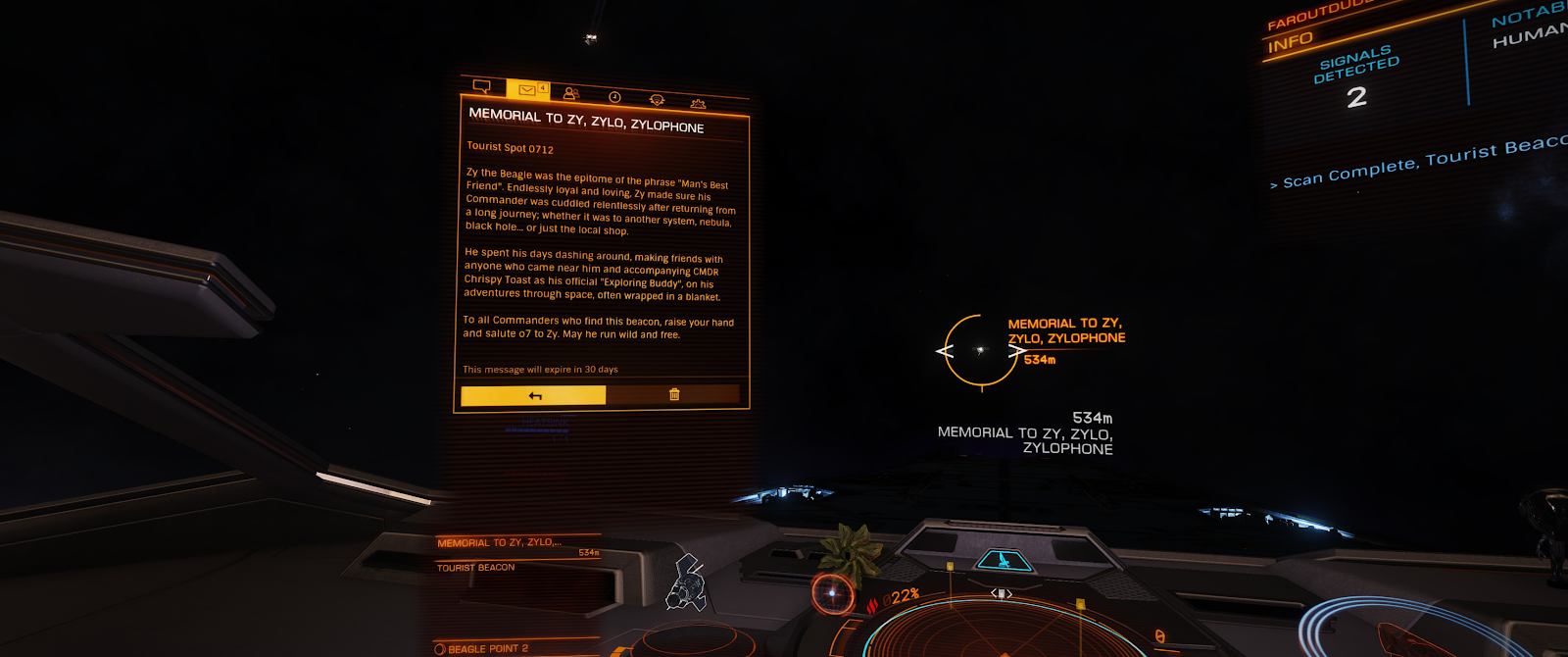Open the clock history tab
The height and width of the screenshot is (657, 1568).
click(614, 97)
